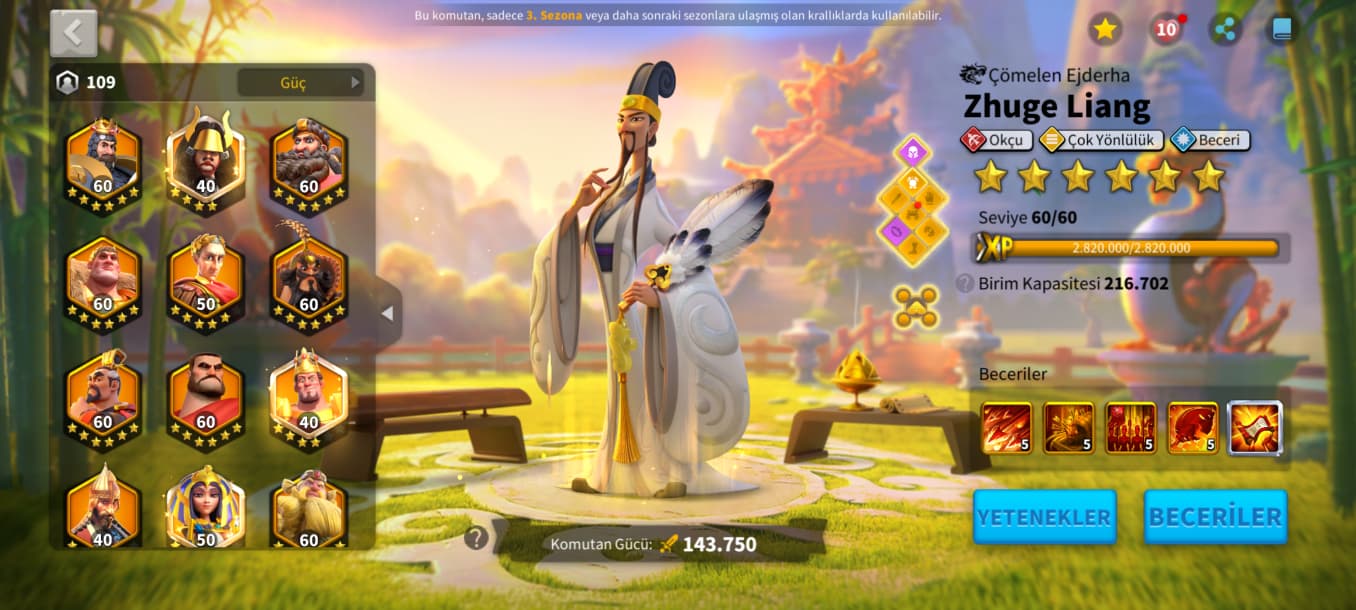Collapse the commander list panel arrow

[387, 314]
